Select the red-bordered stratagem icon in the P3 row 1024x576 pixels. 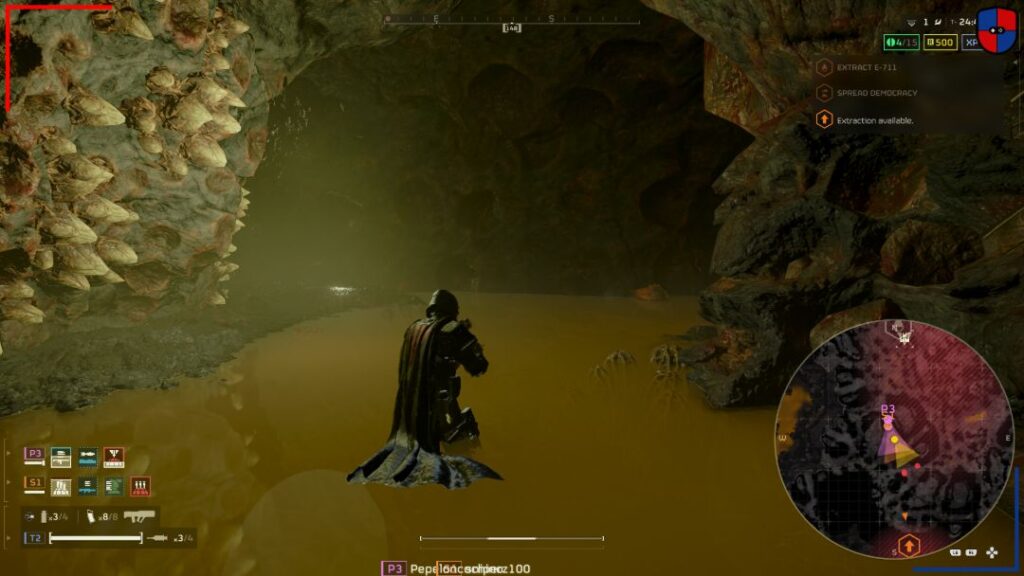click(113, 457)
